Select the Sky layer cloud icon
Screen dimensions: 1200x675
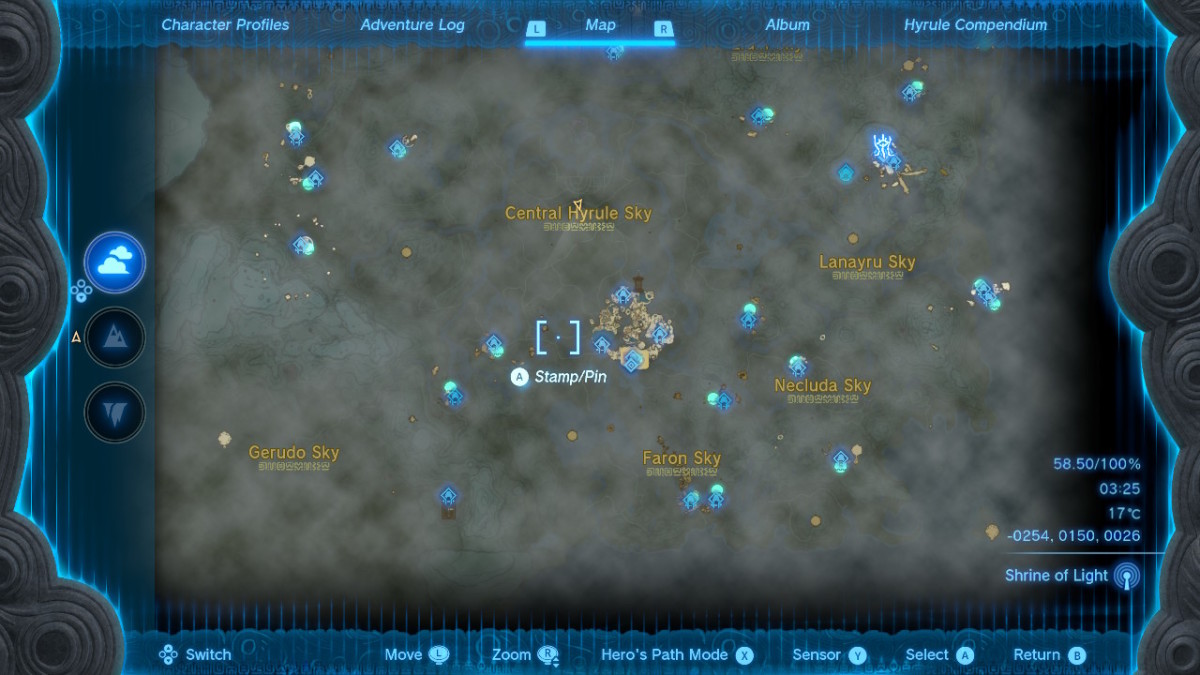point(115,262)
